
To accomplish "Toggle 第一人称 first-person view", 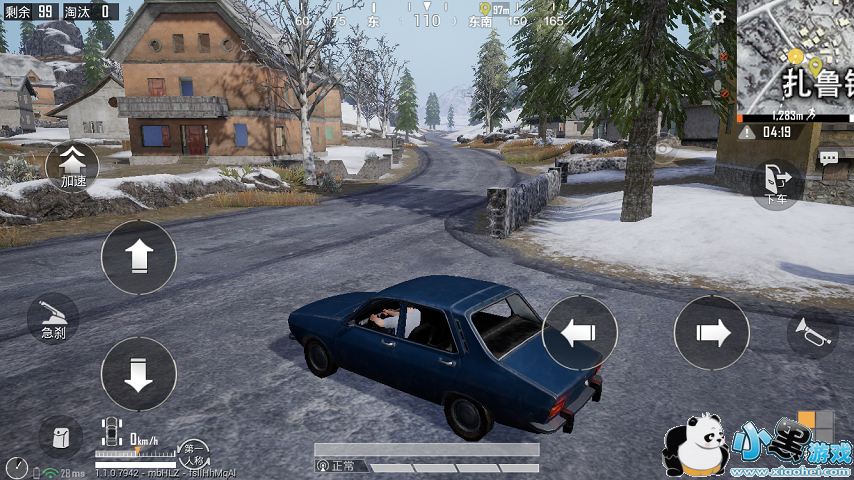I will [193, 453].
